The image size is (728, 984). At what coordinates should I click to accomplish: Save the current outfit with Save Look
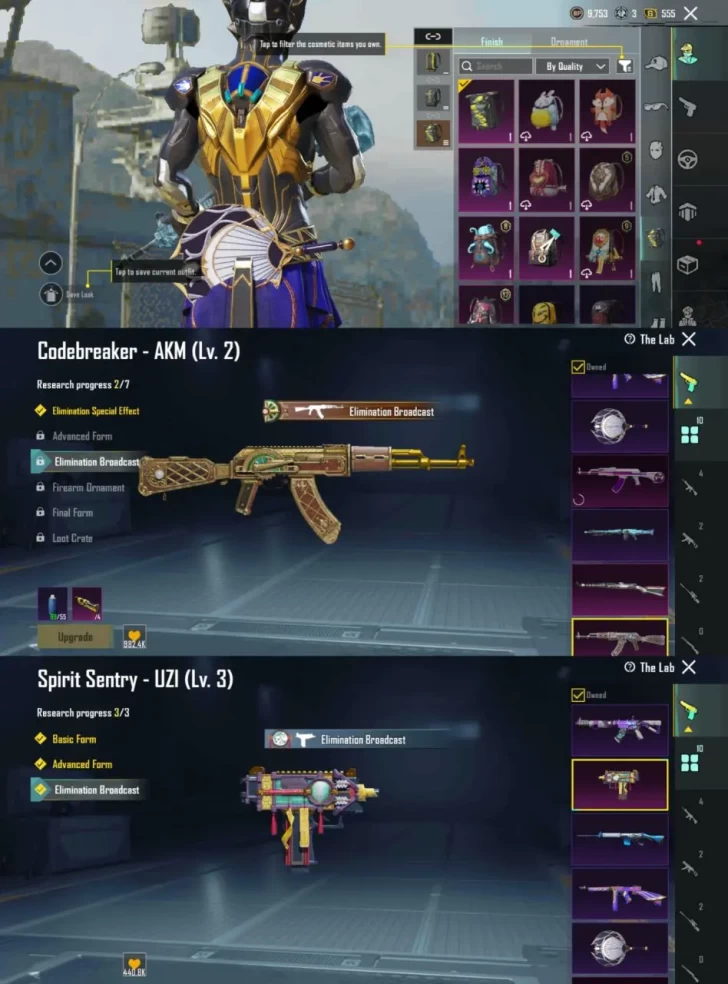(x=51, y=294)
